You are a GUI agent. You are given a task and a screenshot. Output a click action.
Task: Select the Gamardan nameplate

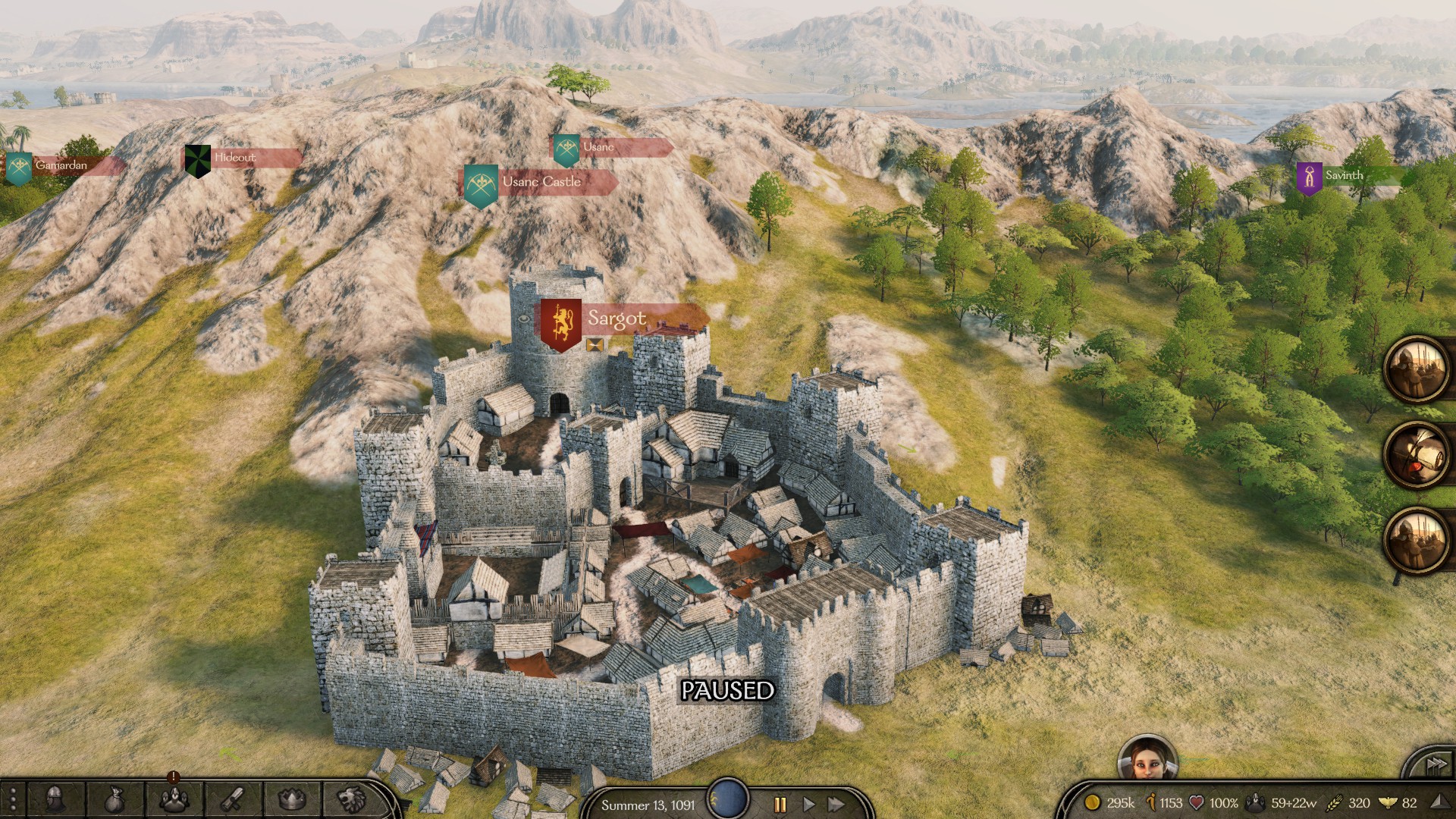[x=61, y=165]
